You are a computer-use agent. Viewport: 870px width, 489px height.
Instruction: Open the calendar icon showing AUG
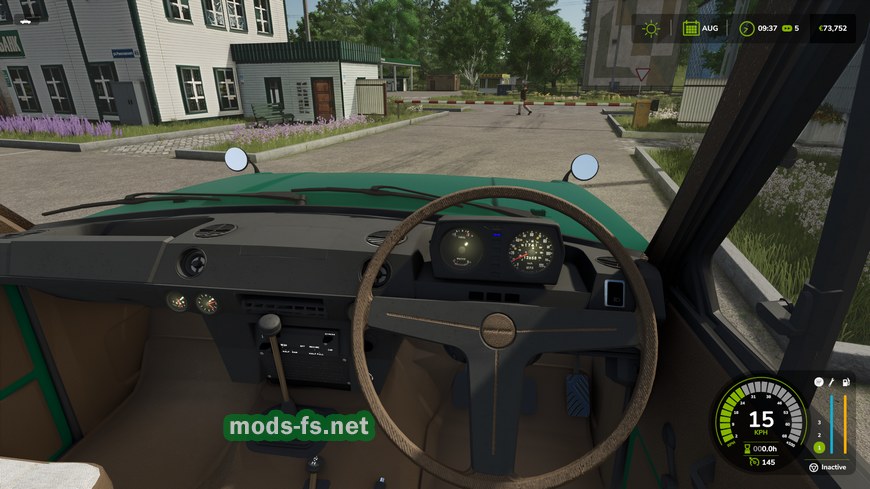[691, 28]
